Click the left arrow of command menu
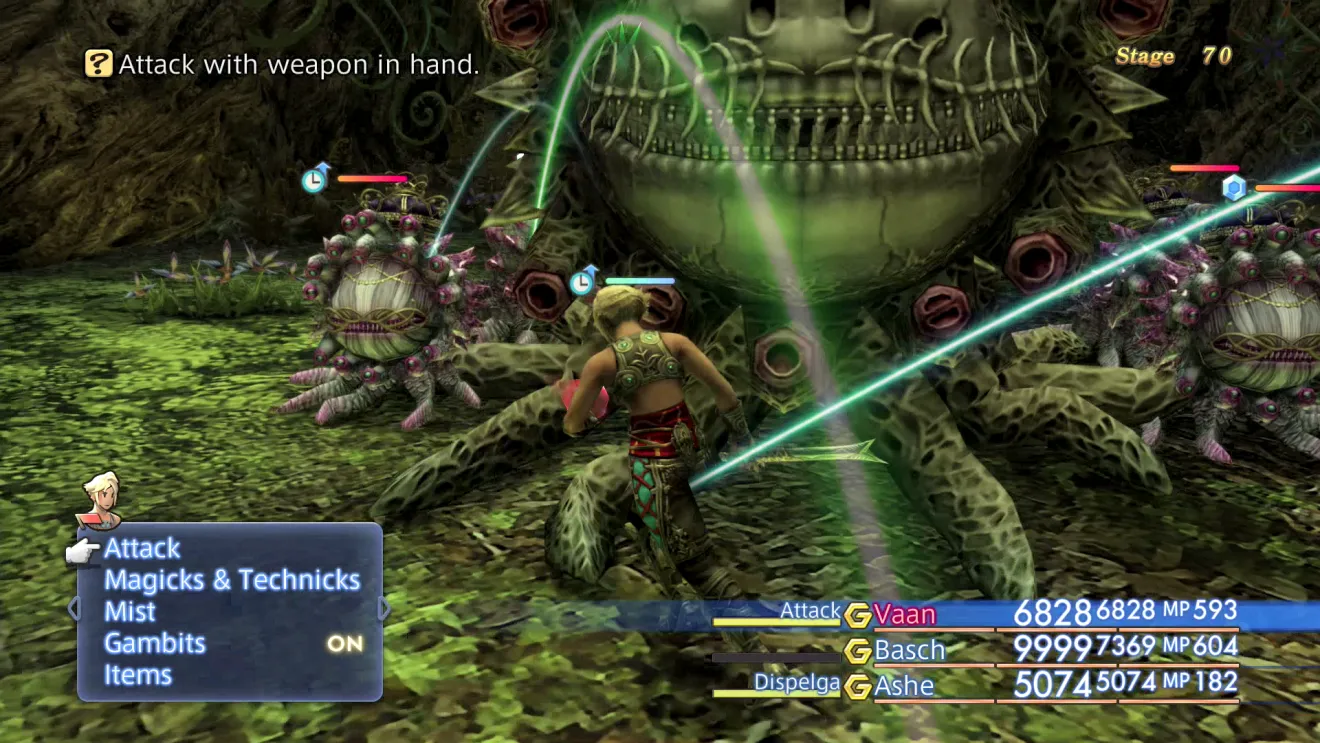The image size is (1320, 743). 72,609
